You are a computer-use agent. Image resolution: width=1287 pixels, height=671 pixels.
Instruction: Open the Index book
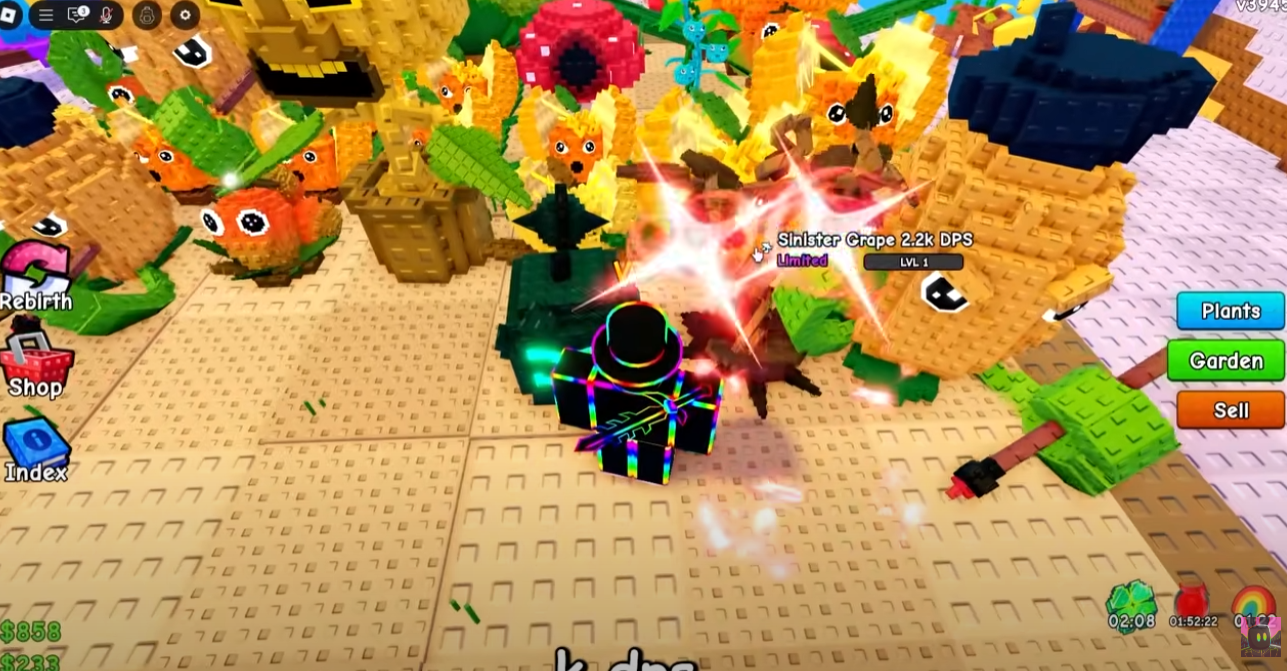[35, 447]
